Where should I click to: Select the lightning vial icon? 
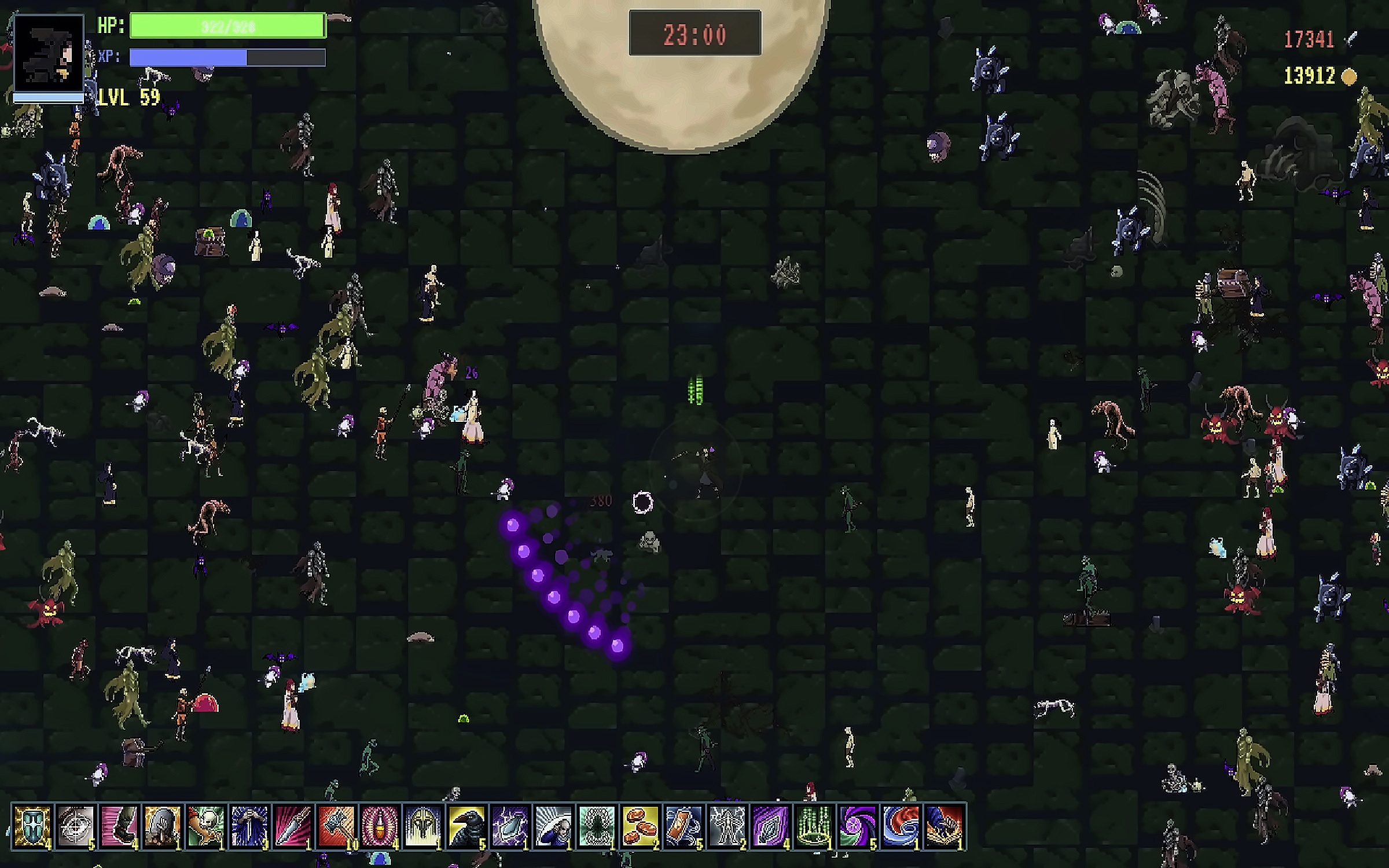pos(510,826)
